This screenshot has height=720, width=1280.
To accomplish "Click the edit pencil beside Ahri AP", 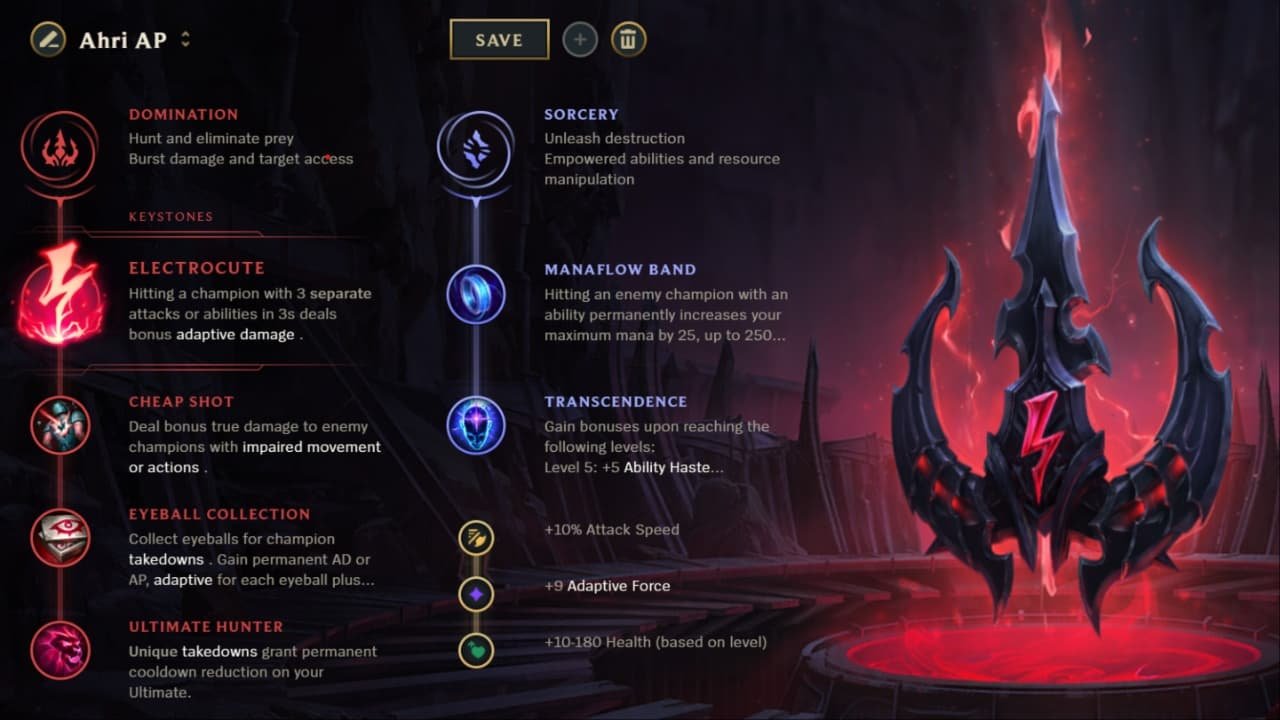I will click(48, 39).
